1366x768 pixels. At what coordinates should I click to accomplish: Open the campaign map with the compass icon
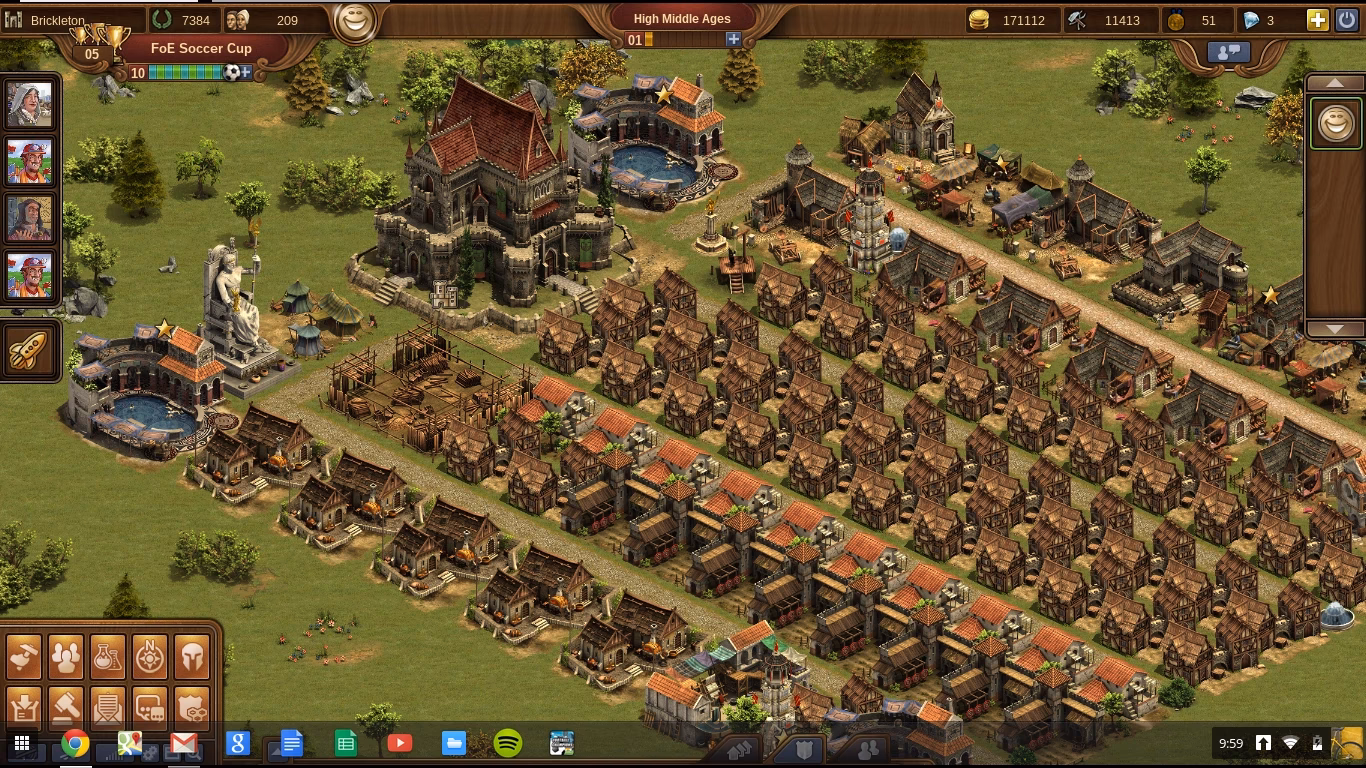pos(149,656)
